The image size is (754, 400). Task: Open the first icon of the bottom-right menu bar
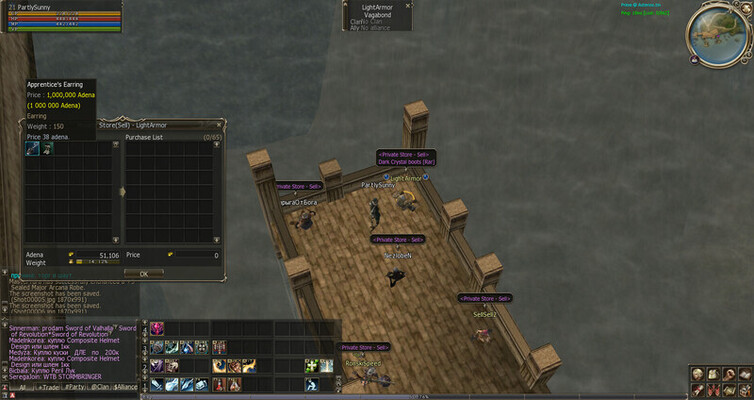pyautogui.click(x=698, y=374)
